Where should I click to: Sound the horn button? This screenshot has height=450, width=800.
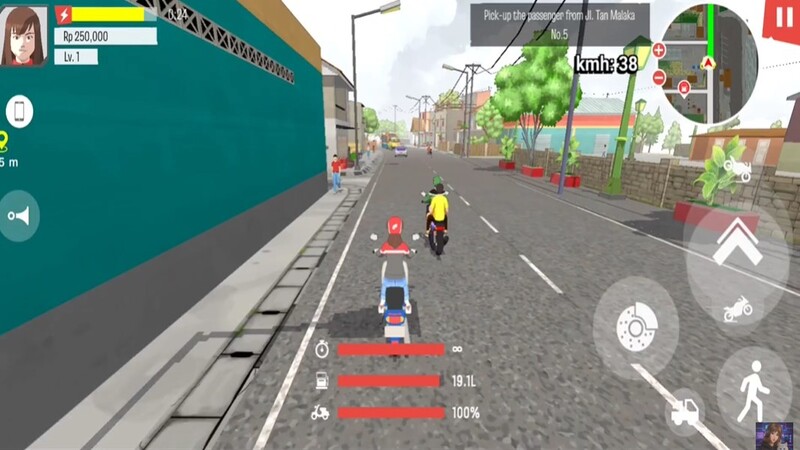coord(19,215)
